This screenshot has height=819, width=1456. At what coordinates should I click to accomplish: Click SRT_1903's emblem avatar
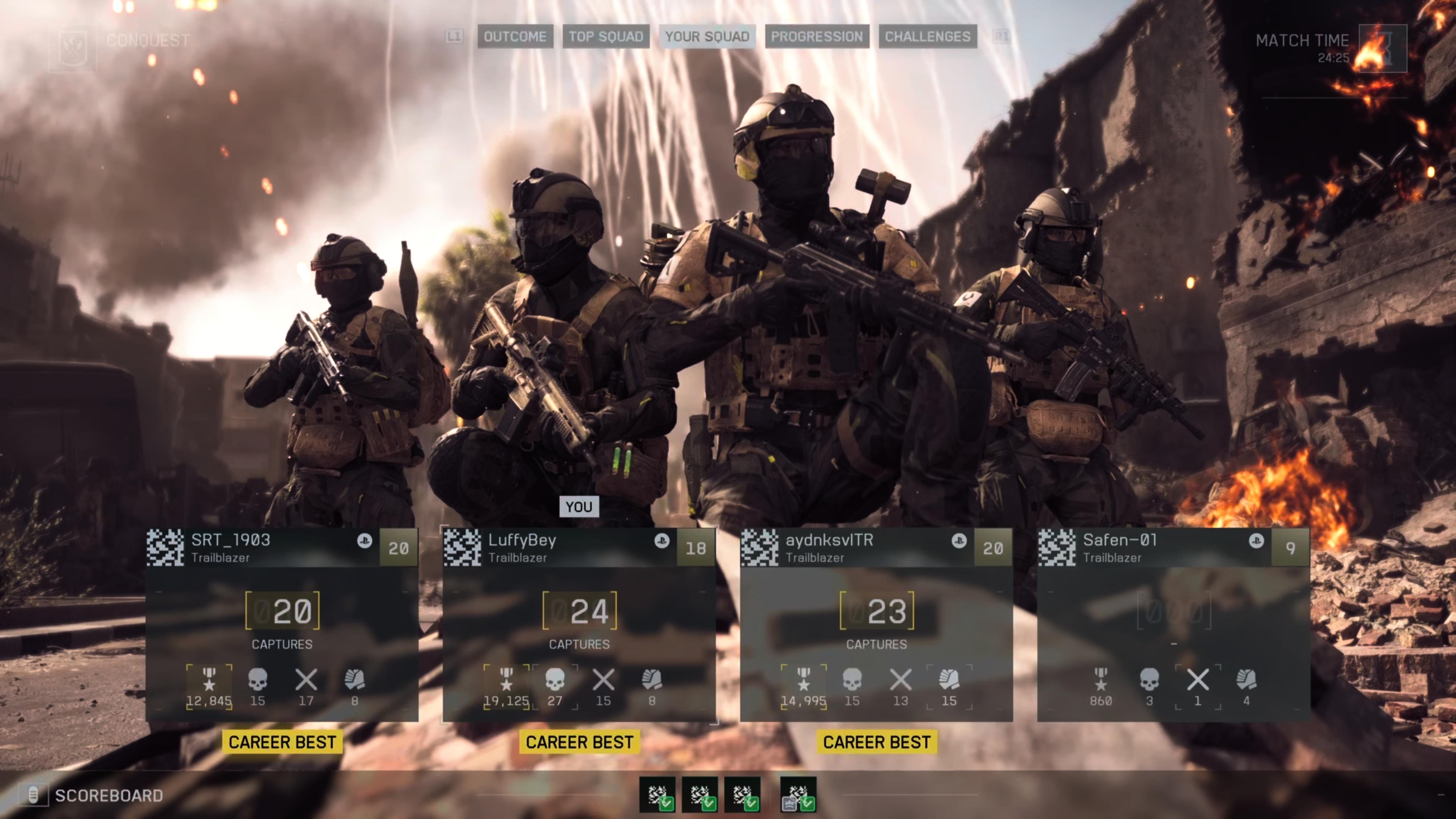pos(165,548)
